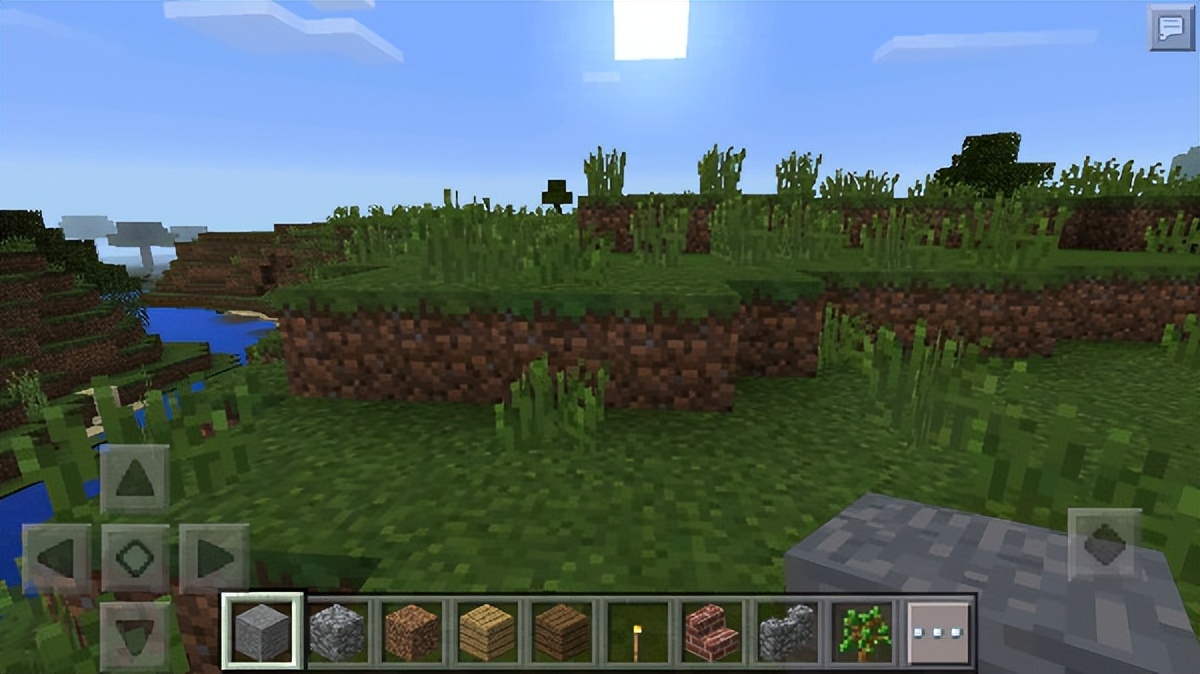Tap the center diamond D-pad button
Image resolution: width=1200 pixels, height=674 pixels.
click(135, 558)
